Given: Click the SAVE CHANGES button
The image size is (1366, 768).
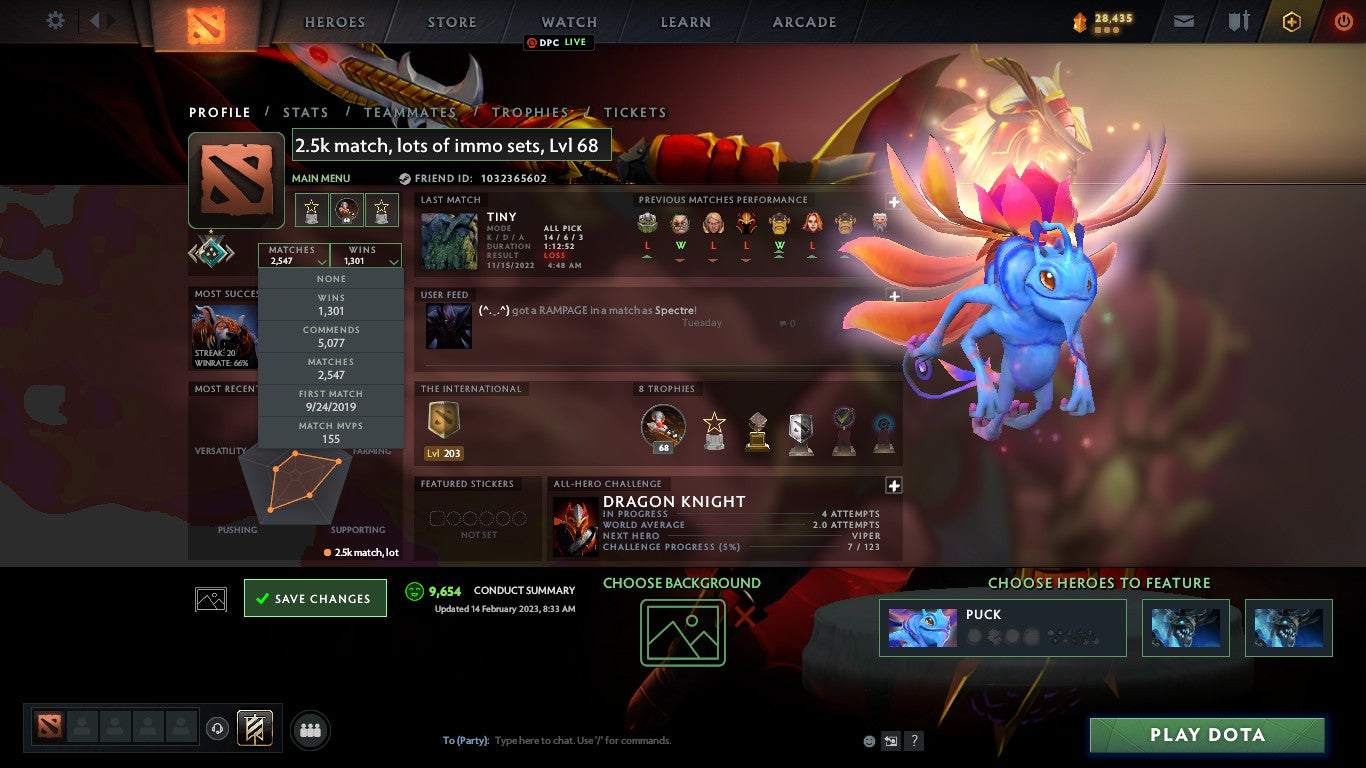Looking at the screenshot, I should coord(315,597).
